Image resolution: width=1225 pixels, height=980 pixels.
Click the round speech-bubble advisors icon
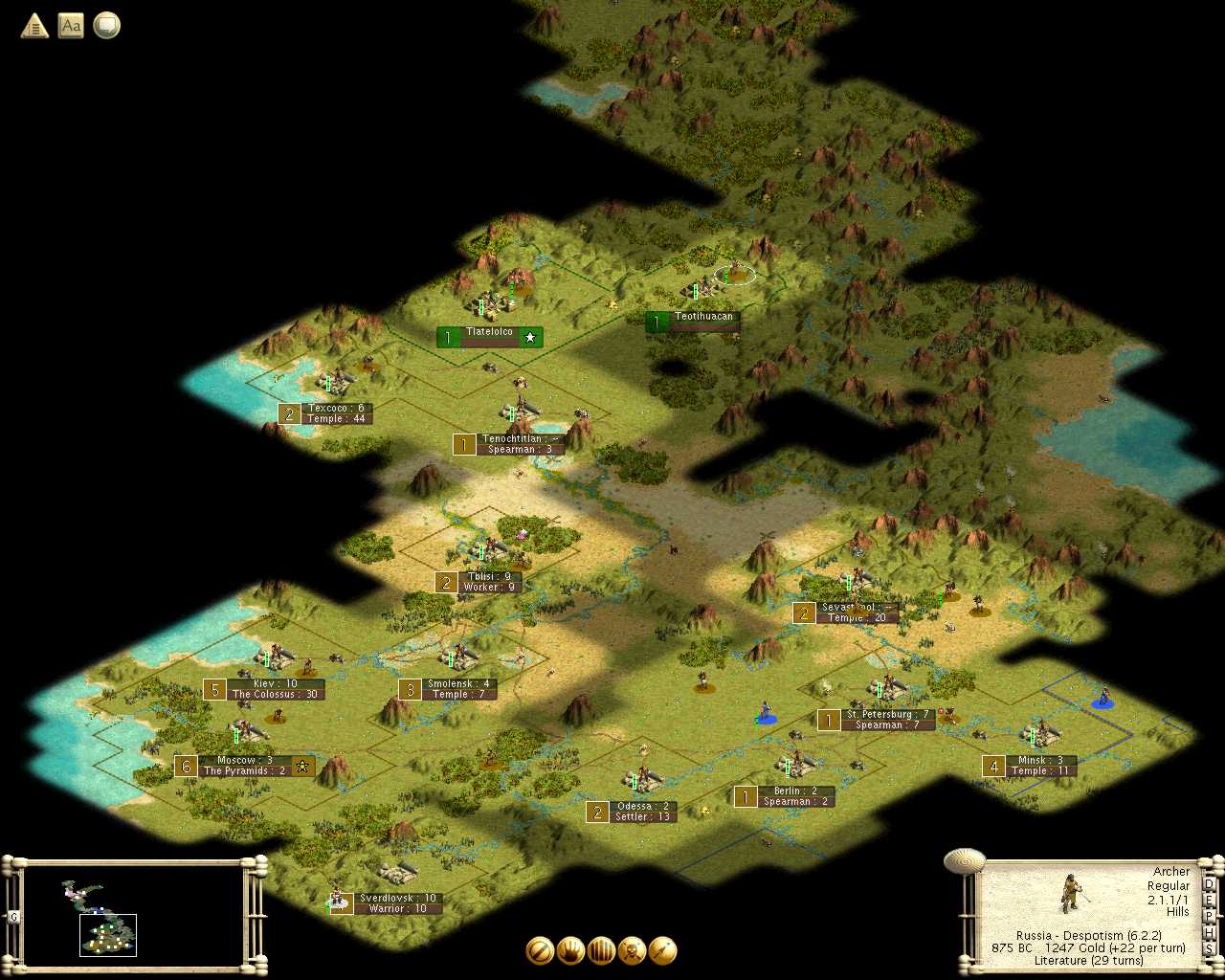click(x=106, y=26)
